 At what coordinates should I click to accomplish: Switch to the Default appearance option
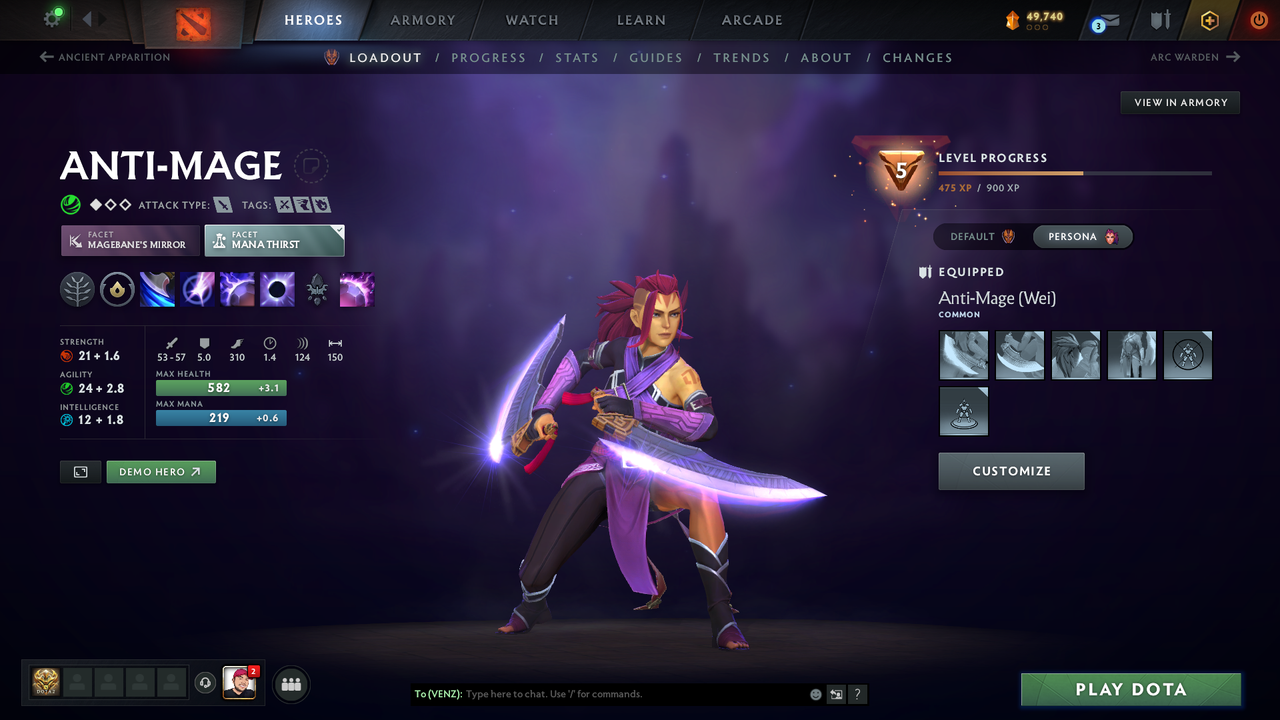978,236
